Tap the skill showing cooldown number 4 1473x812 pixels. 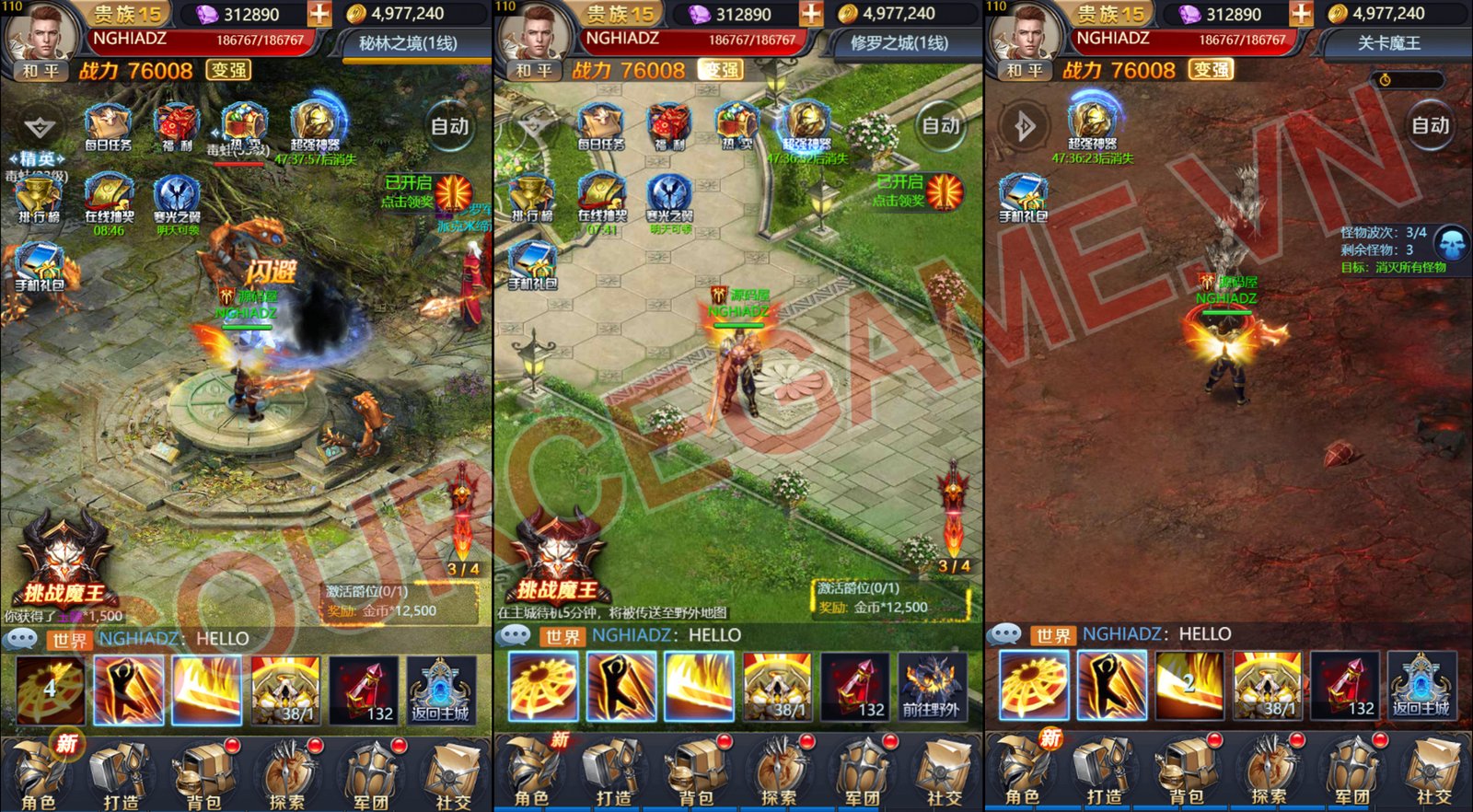(x=51, y=689)
